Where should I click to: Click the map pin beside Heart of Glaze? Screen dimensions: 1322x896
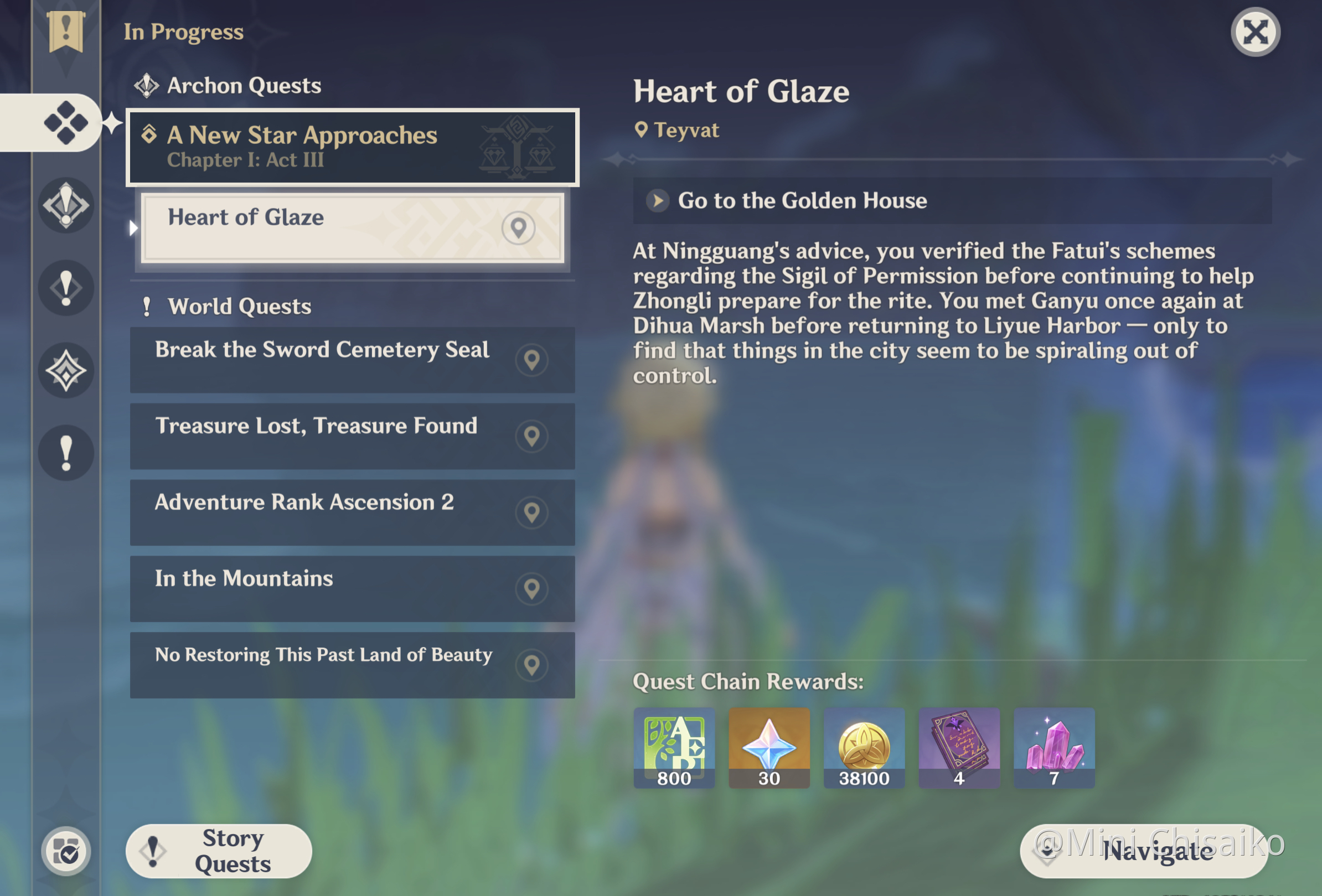[518, 228]
